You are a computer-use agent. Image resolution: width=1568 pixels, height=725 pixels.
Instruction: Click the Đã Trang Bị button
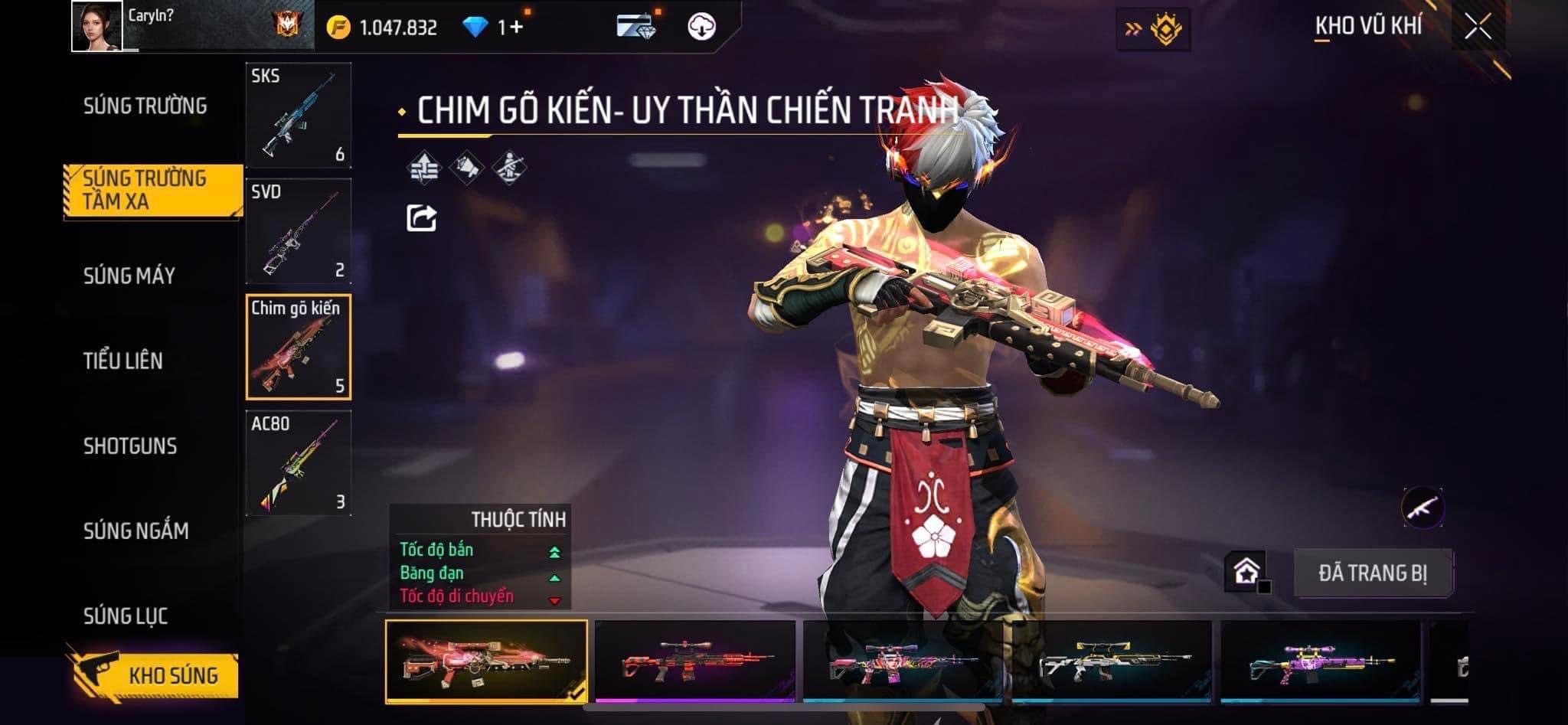point(1373,573)
